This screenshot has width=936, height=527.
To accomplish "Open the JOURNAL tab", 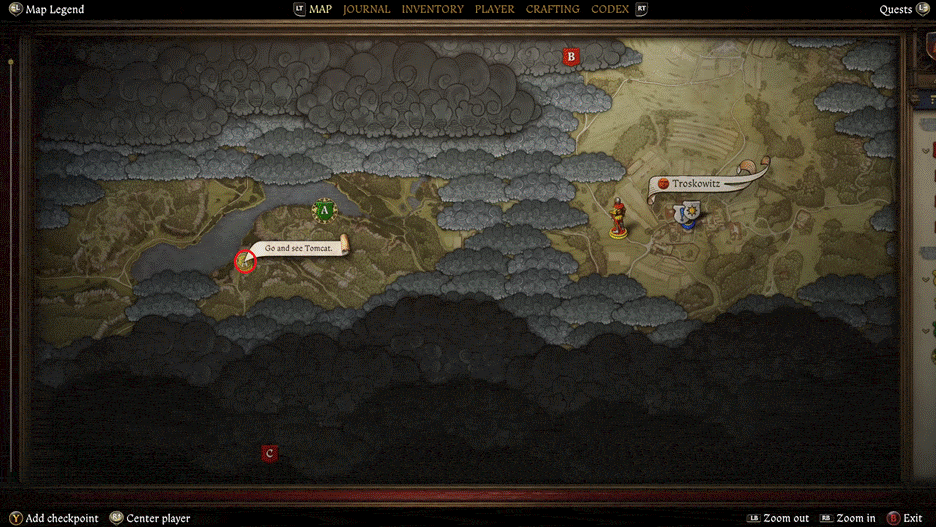I will coord(367,9).
